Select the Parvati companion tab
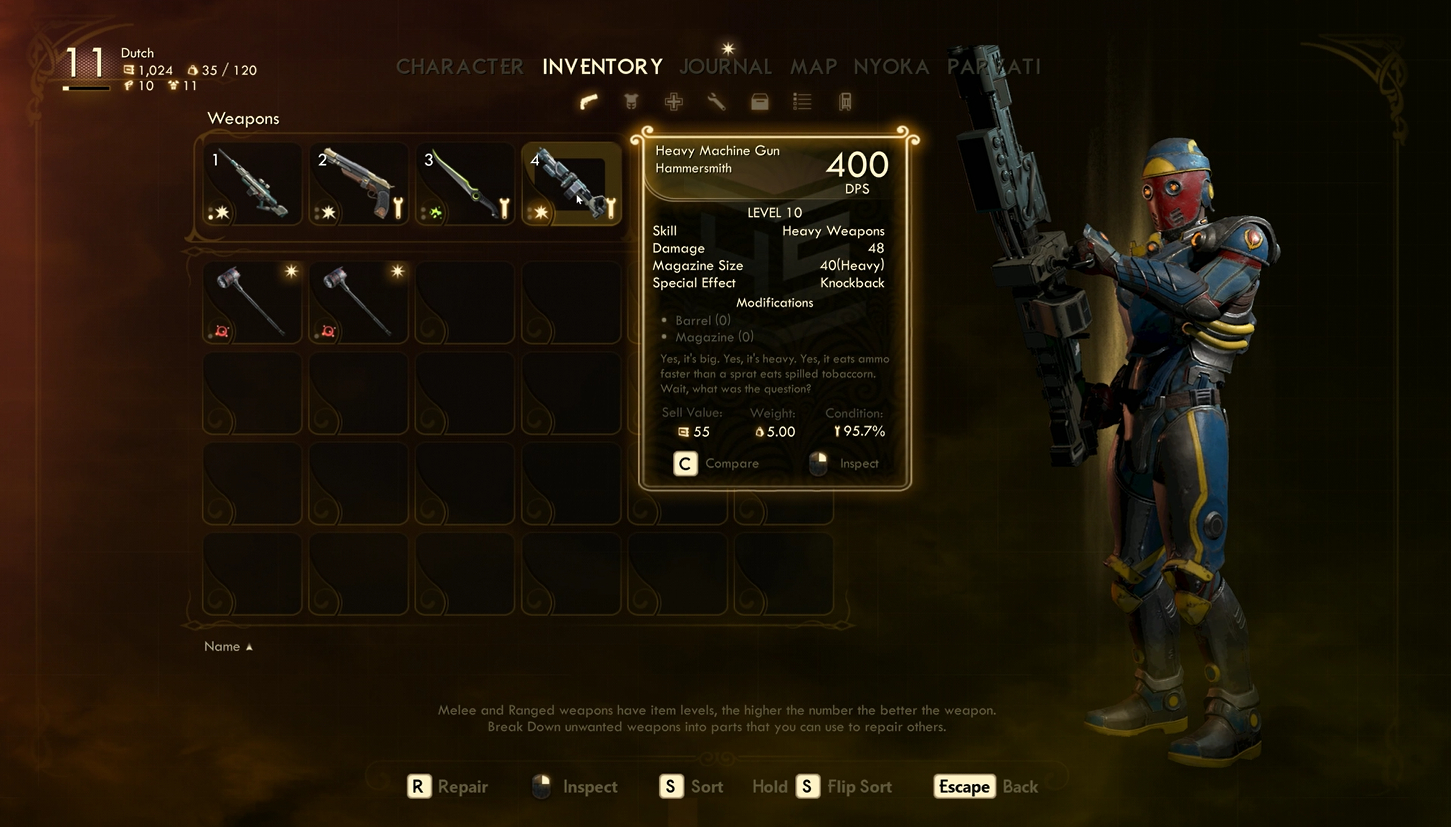The width and height of the screenshot is (1451, 827). point(993,67)
